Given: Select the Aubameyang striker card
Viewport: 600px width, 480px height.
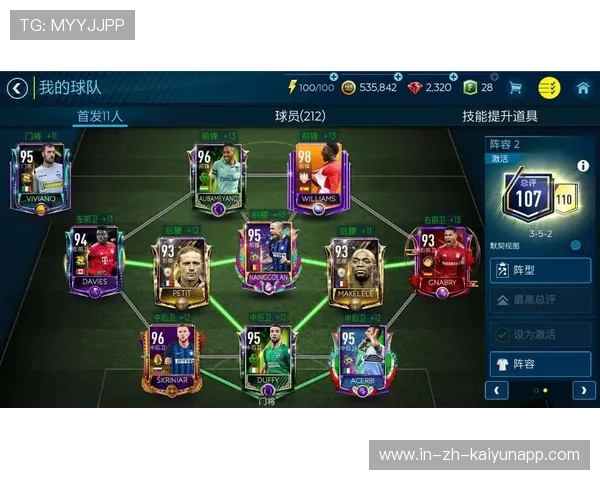Looking at the screenshot, I should (x=217, y=177).
